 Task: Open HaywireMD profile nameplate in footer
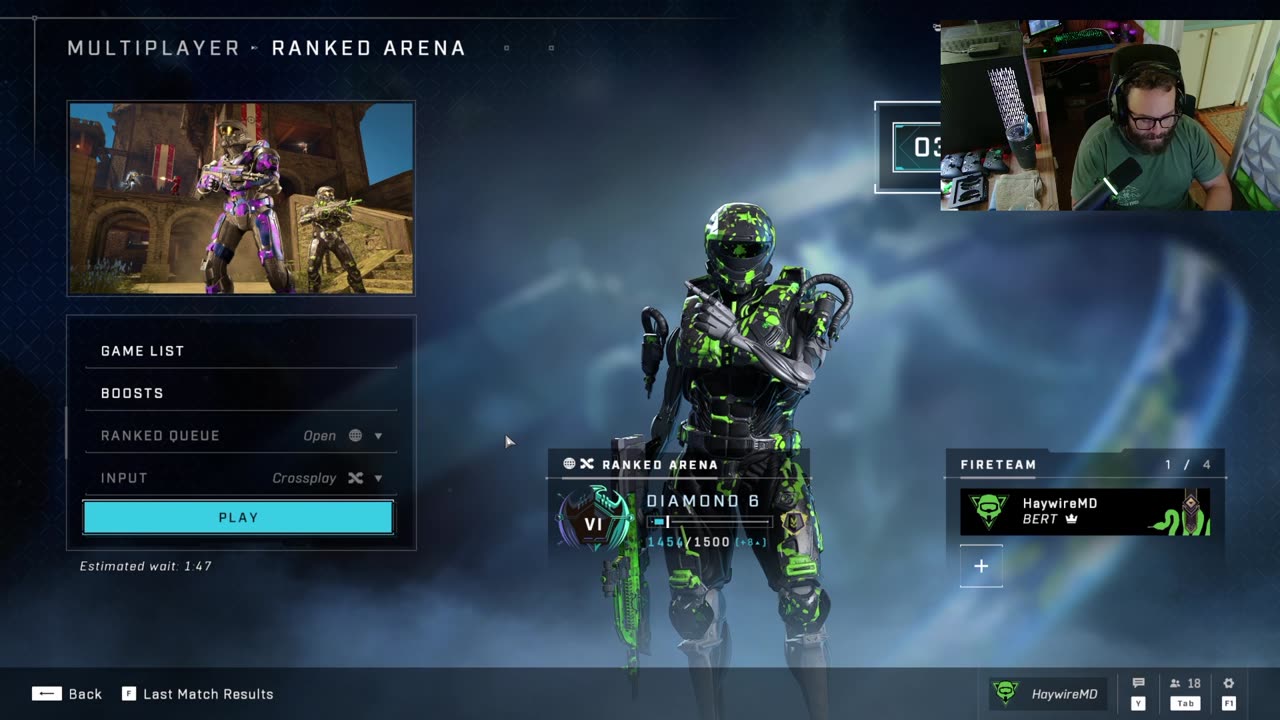coord(1048,694)
